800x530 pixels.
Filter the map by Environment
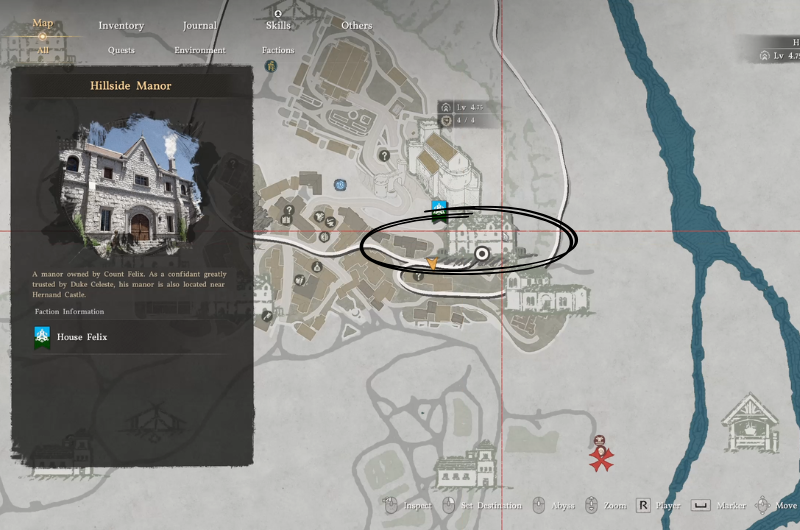200,50
